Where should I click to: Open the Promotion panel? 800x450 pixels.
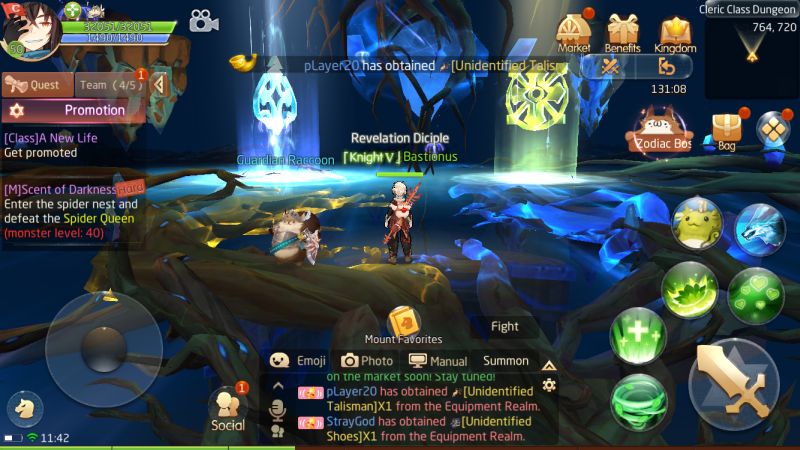click(75, 110)
